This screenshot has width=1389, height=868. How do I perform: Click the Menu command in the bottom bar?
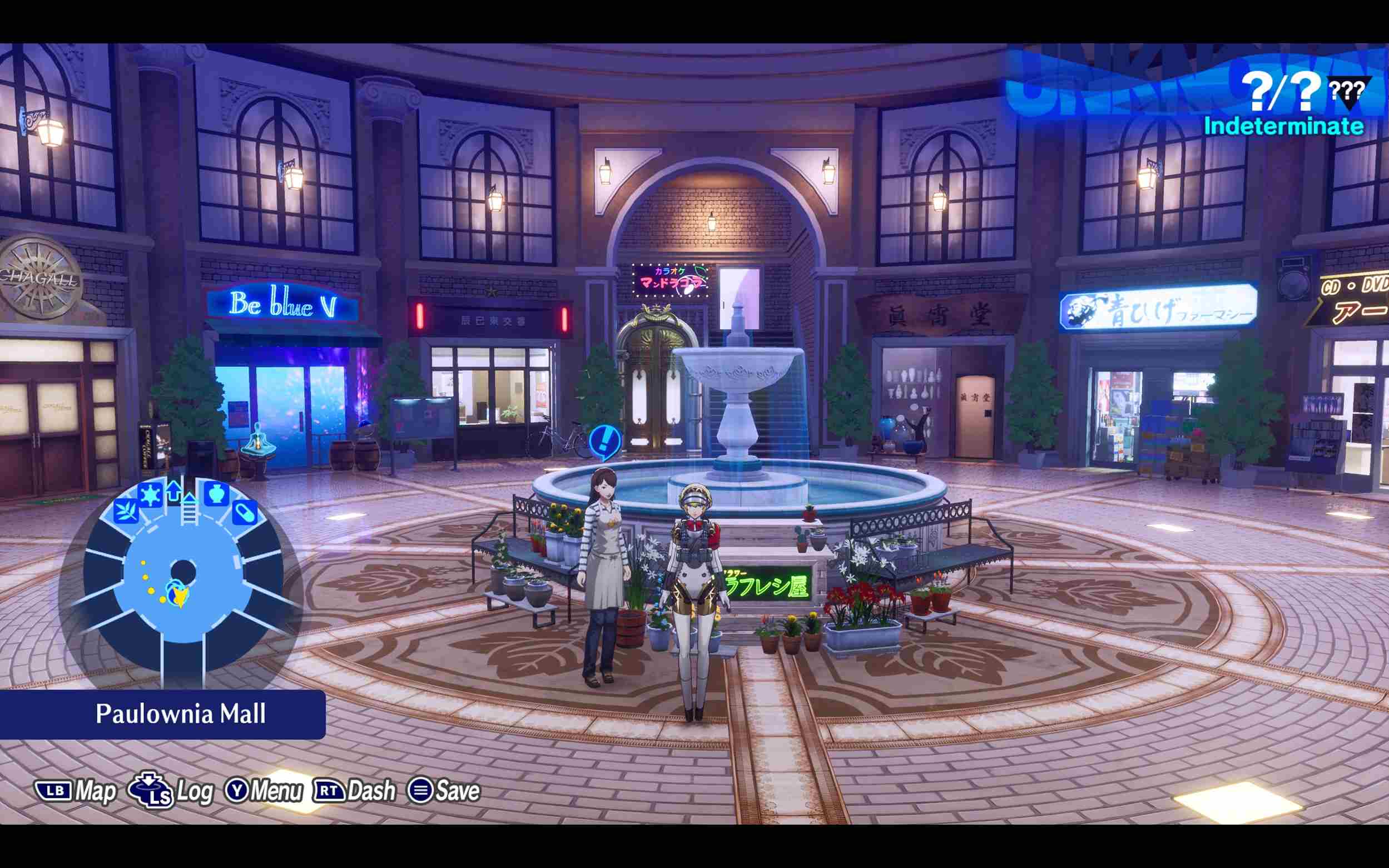coord(280,791)
